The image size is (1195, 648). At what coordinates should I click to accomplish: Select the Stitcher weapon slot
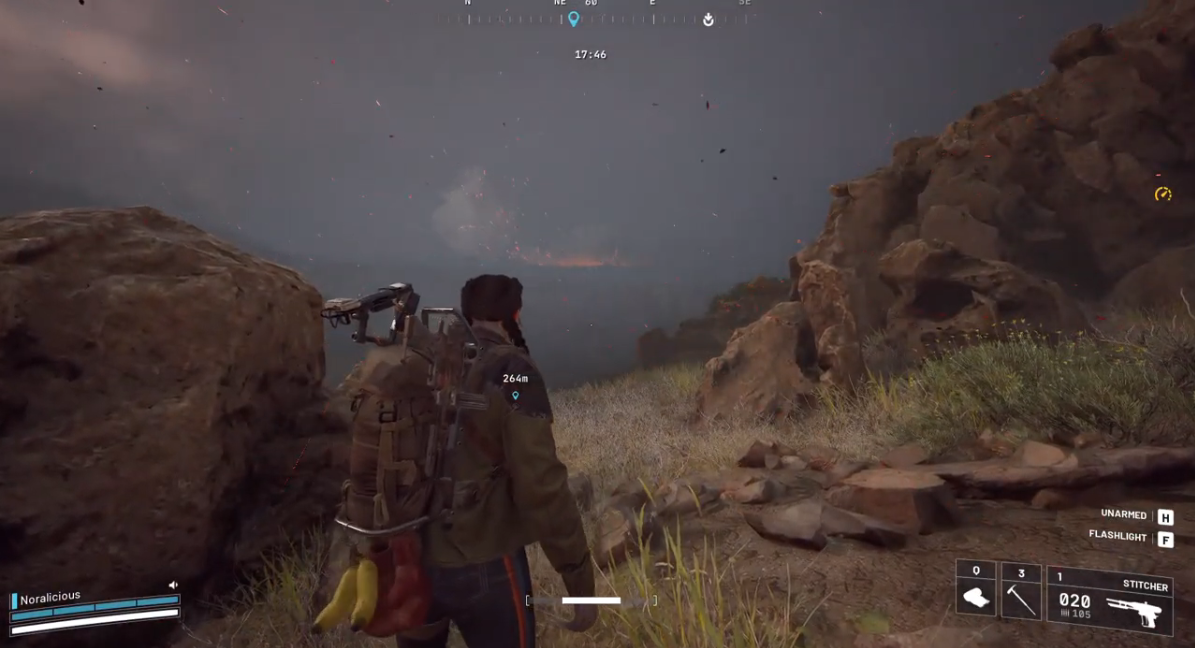1109,600
